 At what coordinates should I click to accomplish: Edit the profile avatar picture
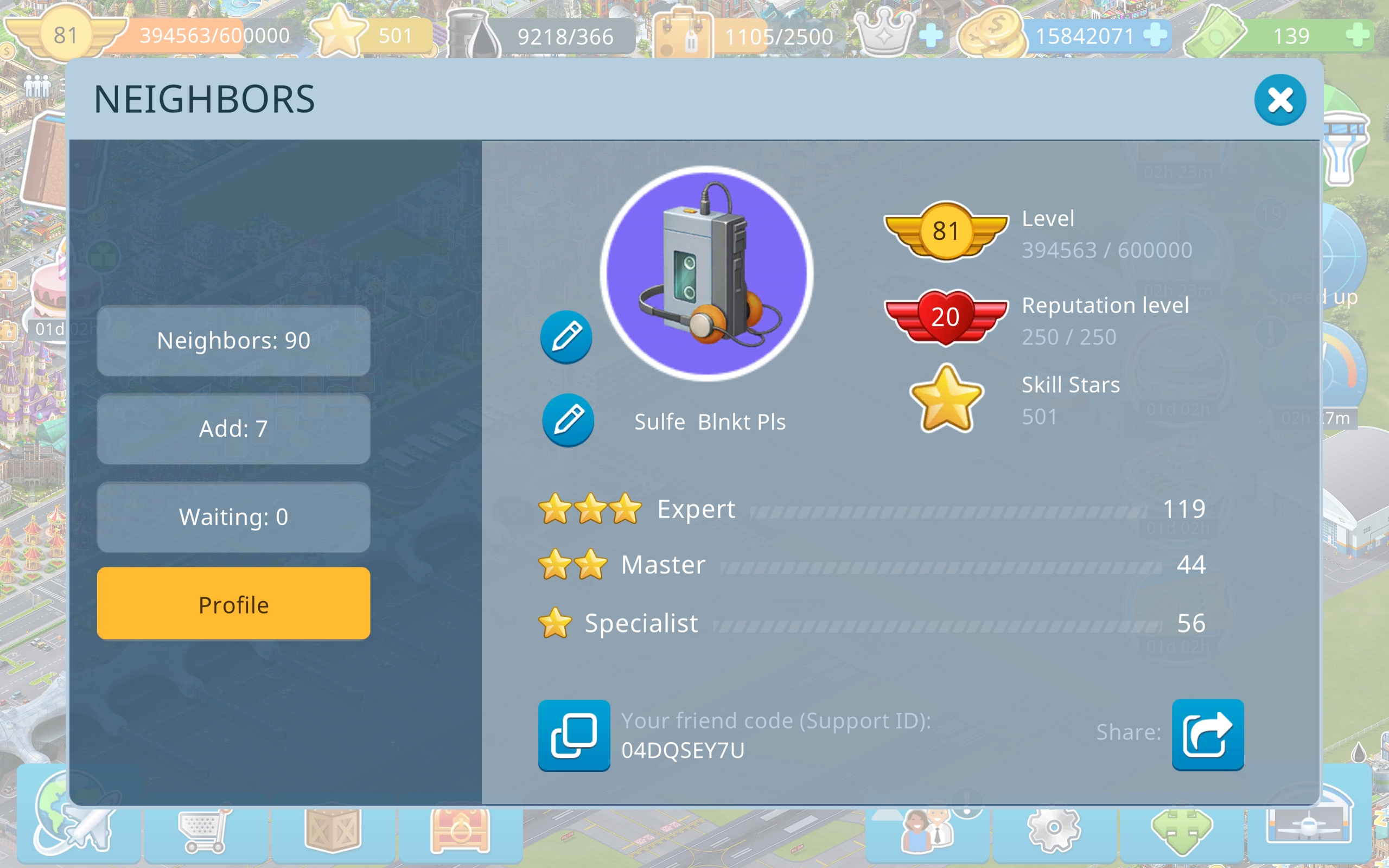point(566,337)
